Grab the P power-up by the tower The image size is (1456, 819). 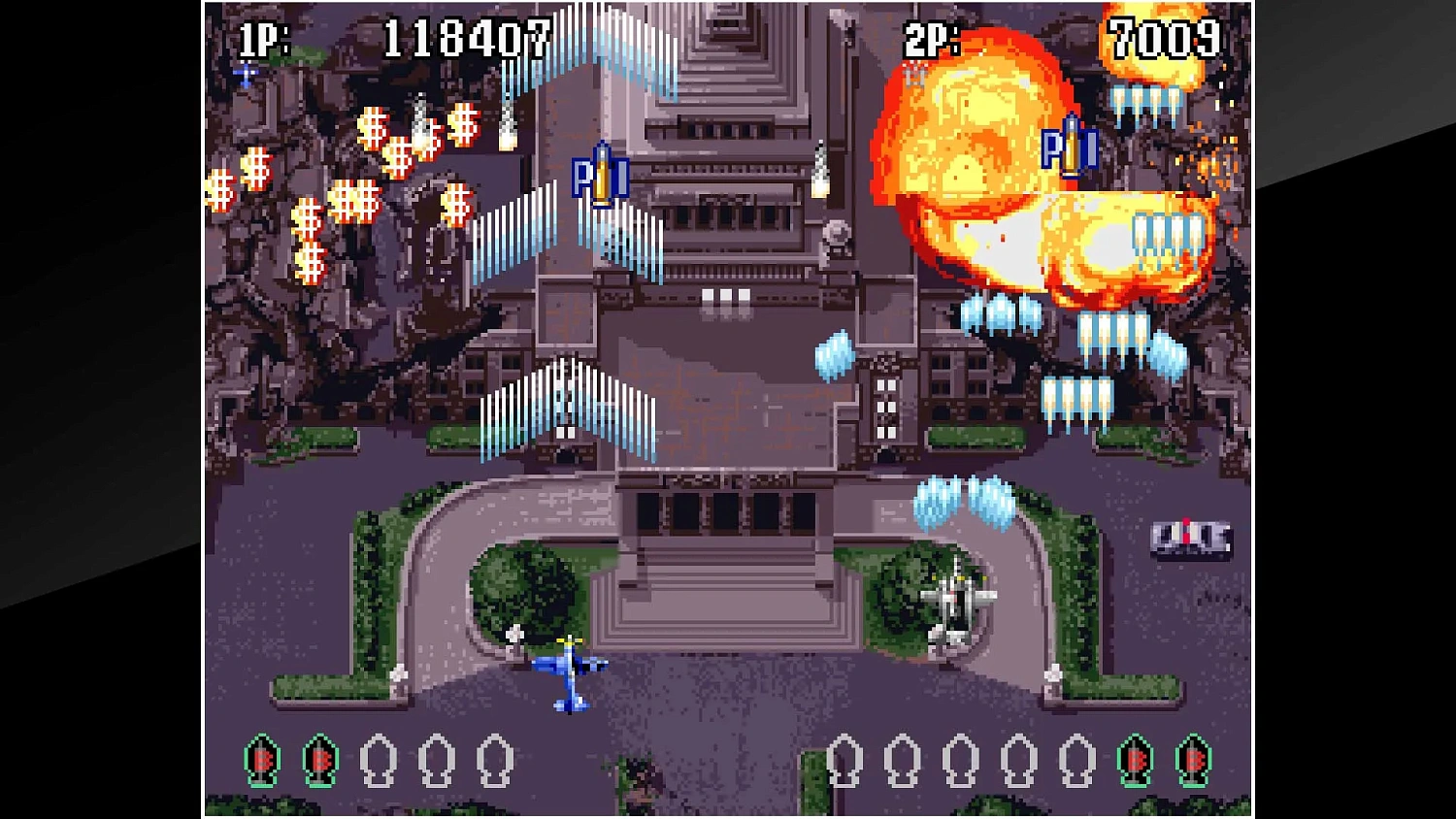pyautogui.click(x=602, y=180)
